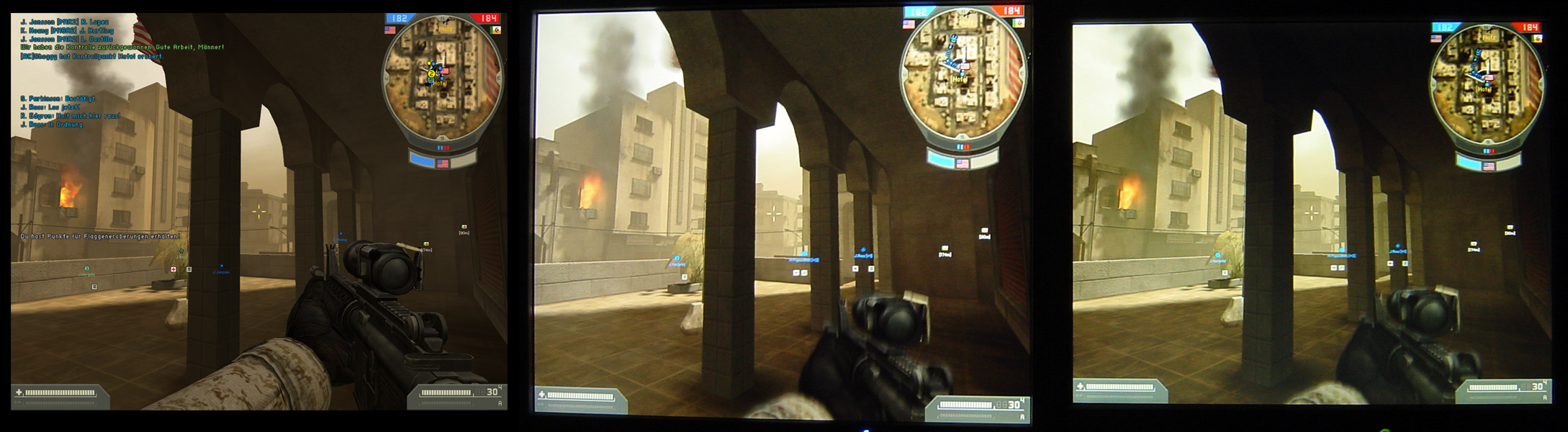The width and height of the screenshot is (1568, 432).
Task: Open the minimap beside the chat log
Action: point(442,79)
